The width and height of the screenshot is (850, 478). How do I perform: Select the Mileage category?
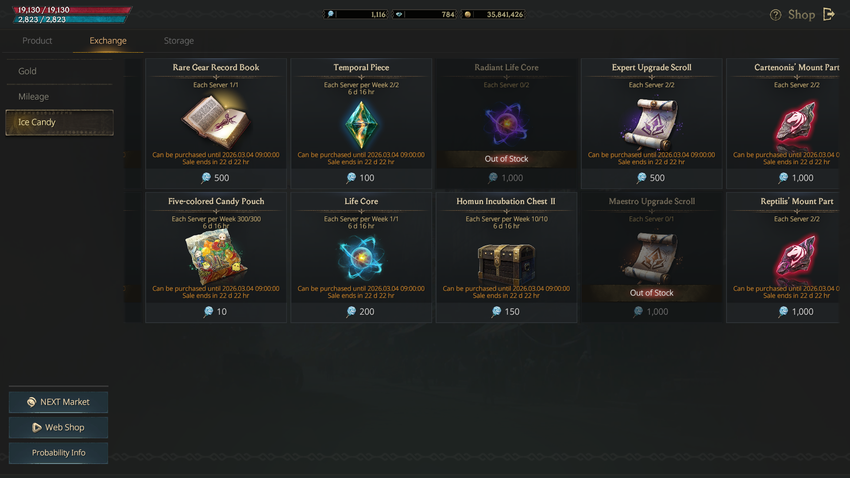[x=59, y=97]
